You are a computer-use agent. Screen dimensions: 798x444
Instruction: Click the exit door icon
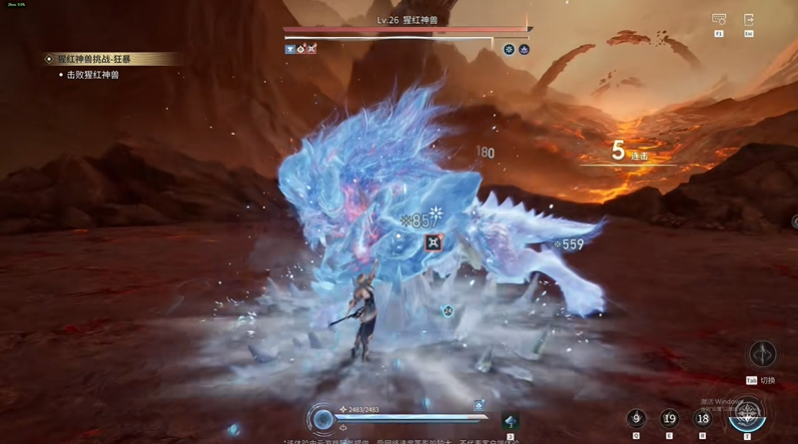click(749, 20)
